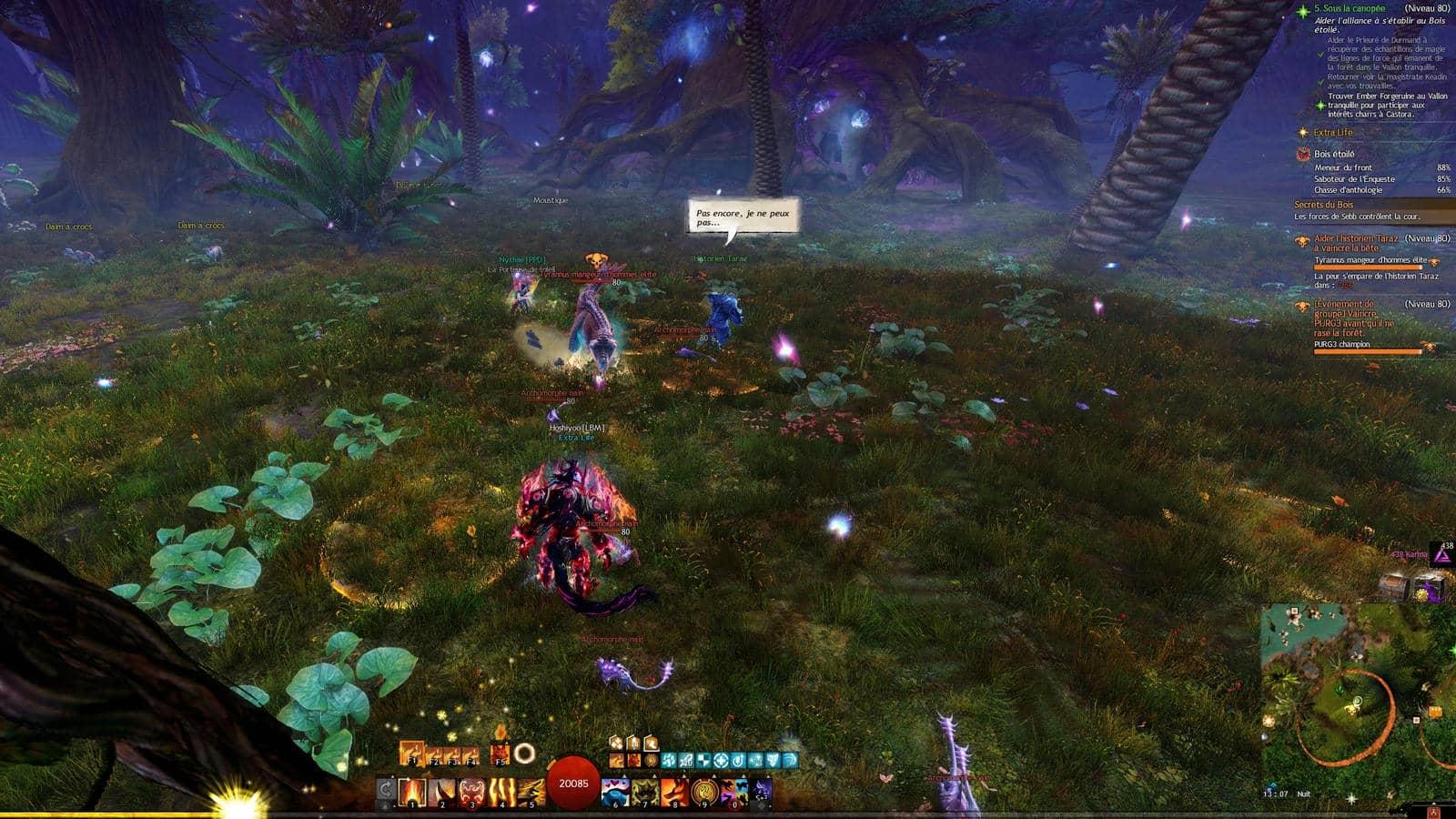Activate the golden round skill in slot 9

[704, 792]
